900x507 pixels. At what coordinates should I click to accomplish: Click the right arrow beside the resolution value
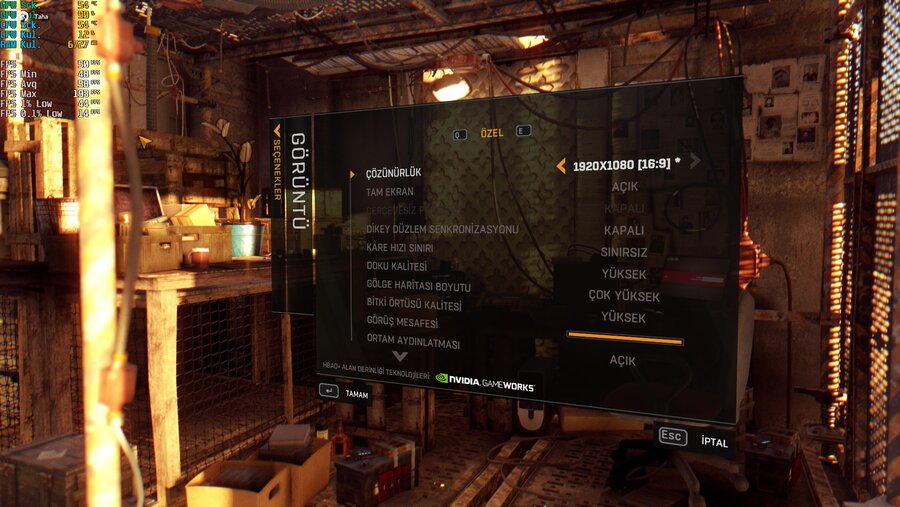[695, 160]
